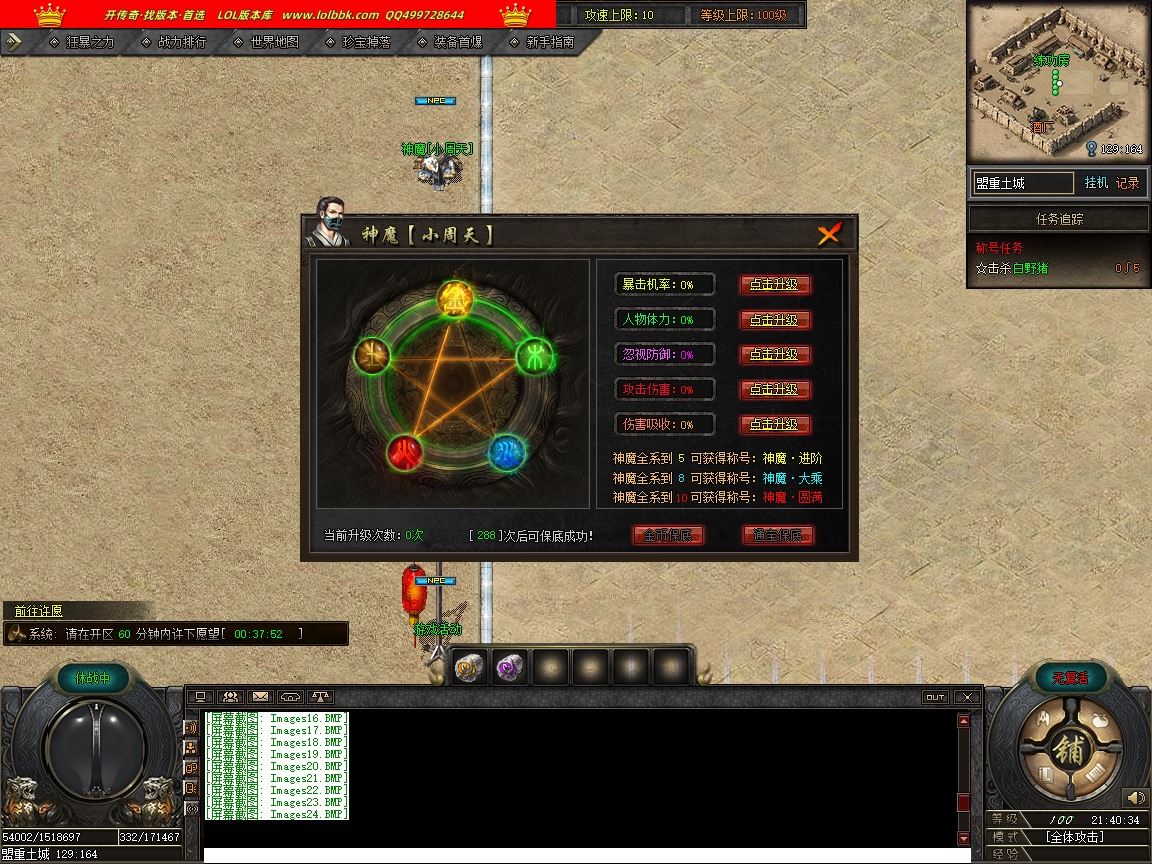Open the 记录 button beside 挂机

click(x=1127, y=183)
